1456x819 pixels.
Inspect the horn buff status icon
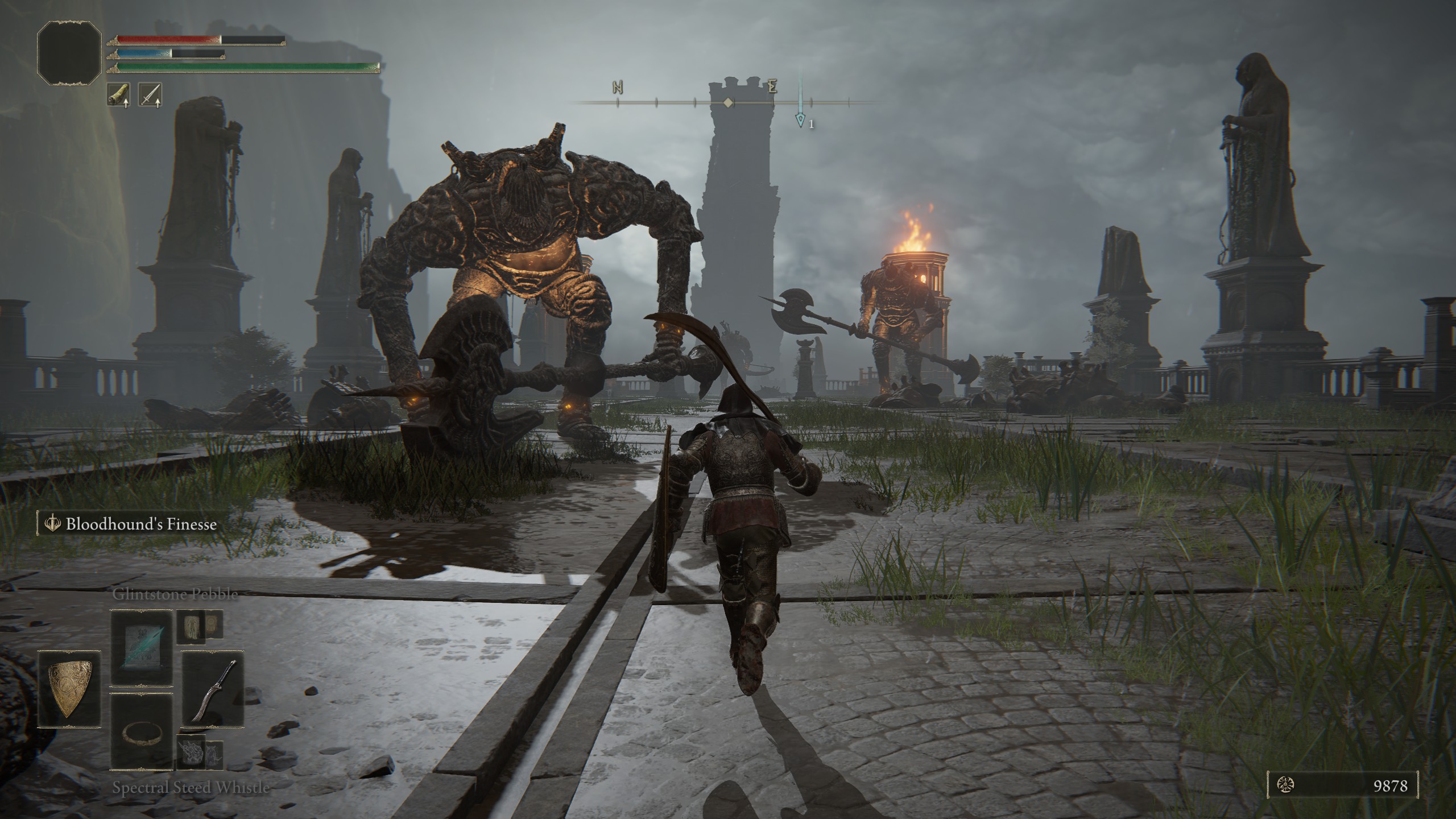tap(118, 95)
